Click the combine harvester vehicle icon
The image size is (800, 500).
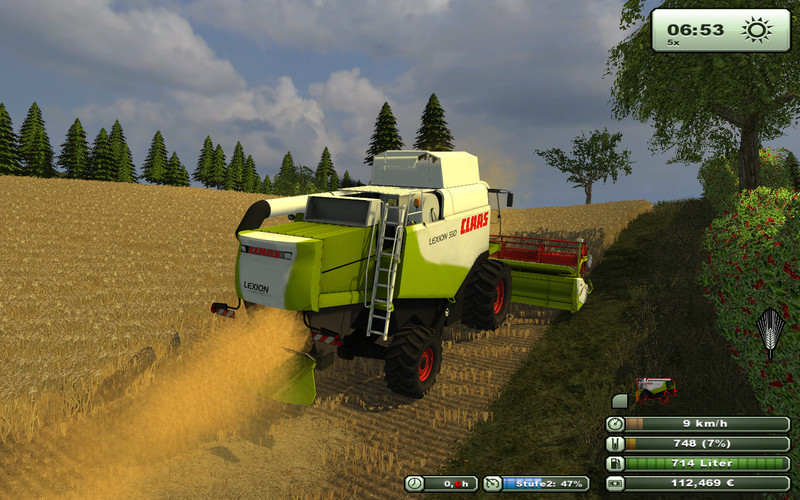pyautogui.click(x=655, y=389)
